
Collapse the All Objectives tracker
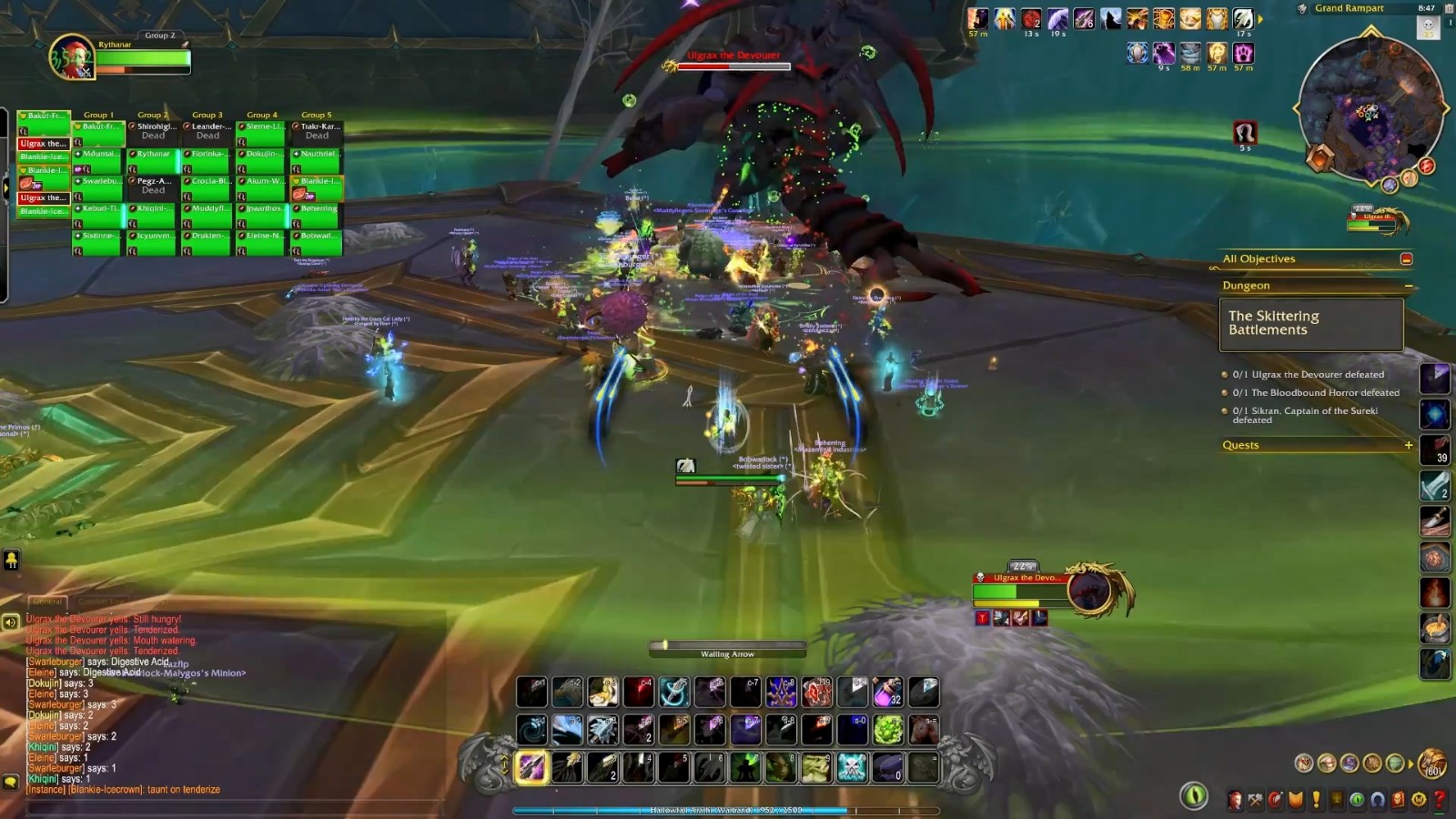pos(1406,259)
